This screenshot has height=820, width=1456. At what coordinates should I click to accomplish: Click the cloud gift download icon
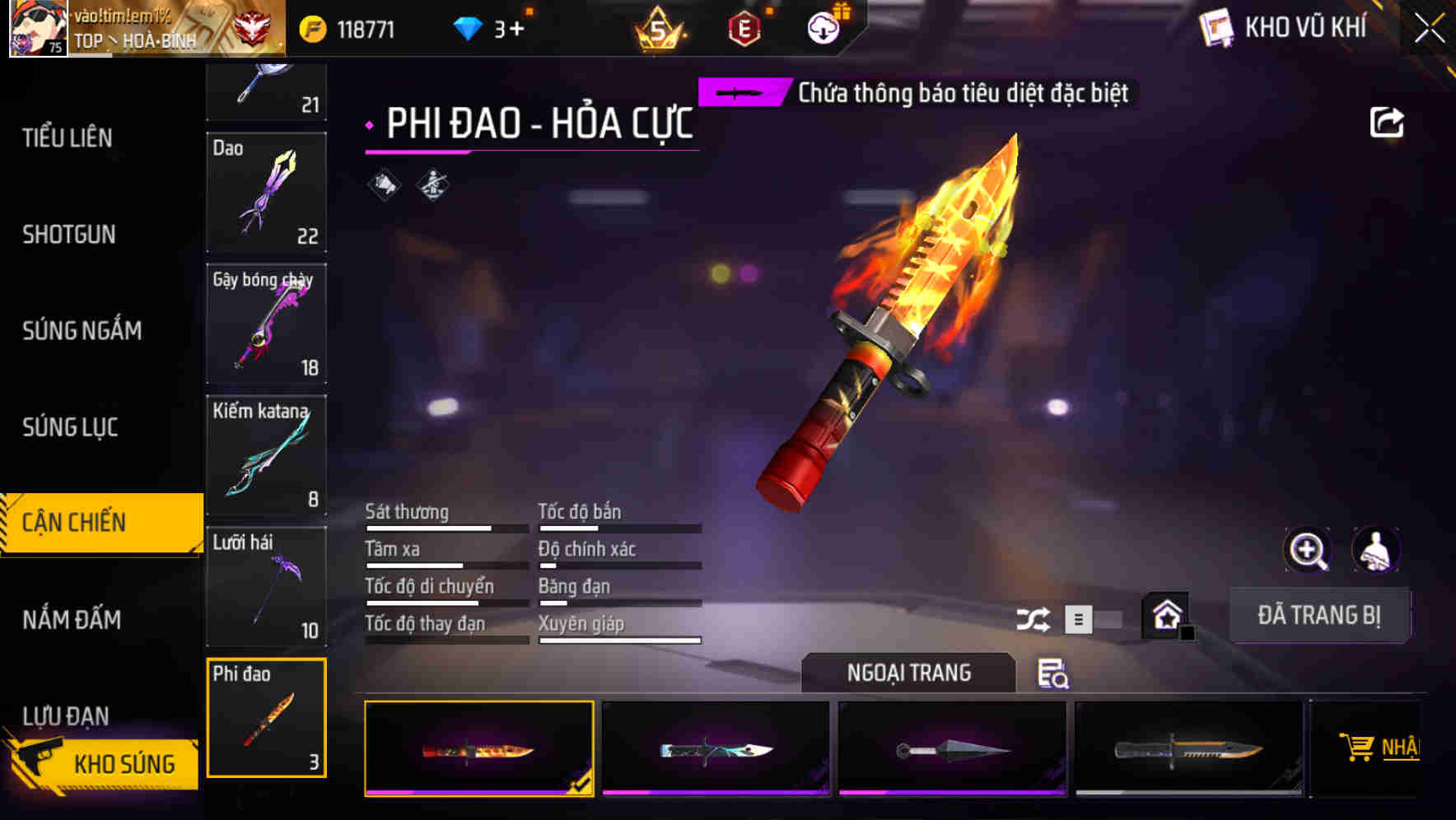tap(824, 27)
